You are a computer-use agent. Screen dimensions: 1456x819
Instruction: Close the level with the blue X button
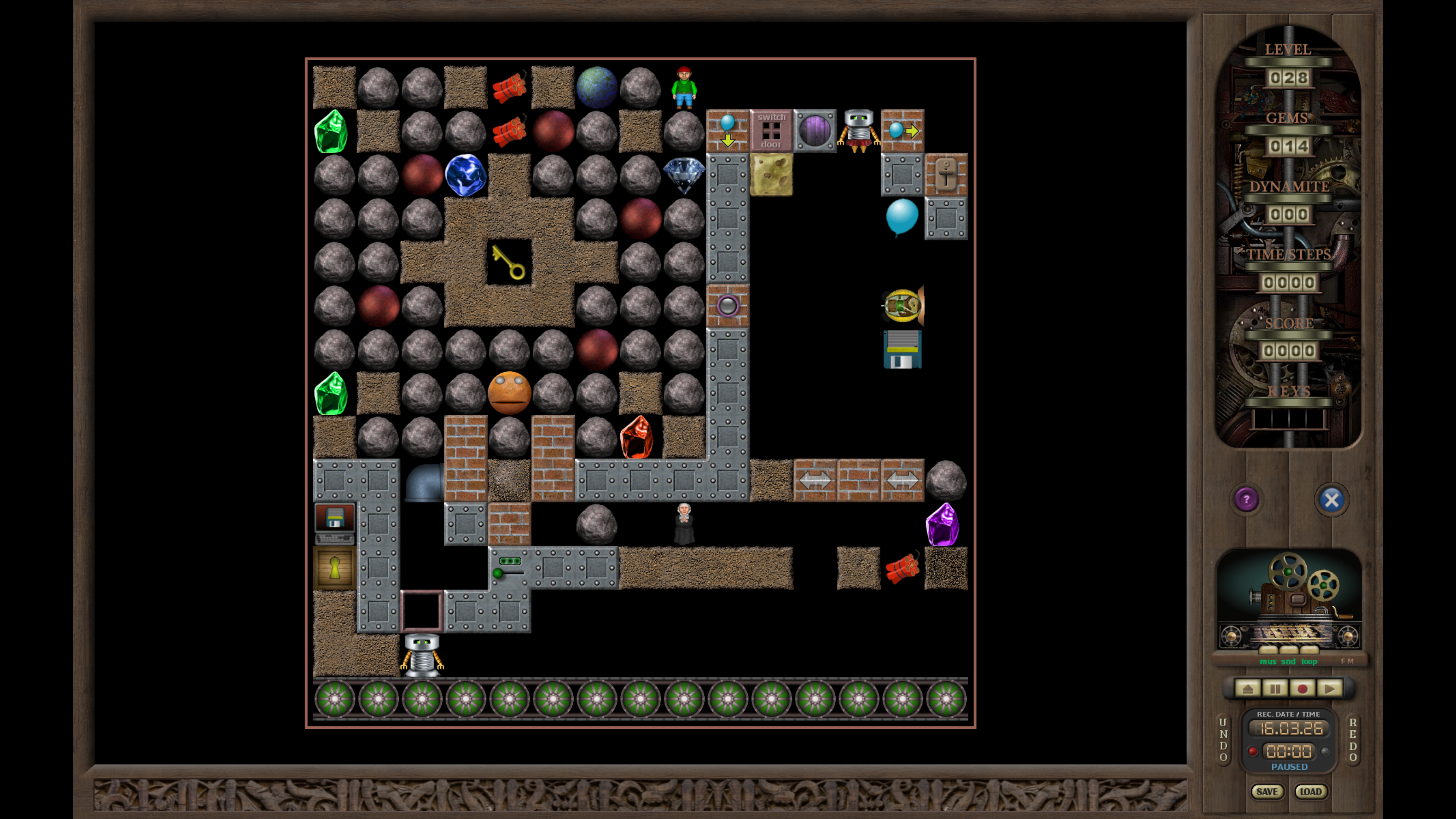click(x=1331, y=500)
